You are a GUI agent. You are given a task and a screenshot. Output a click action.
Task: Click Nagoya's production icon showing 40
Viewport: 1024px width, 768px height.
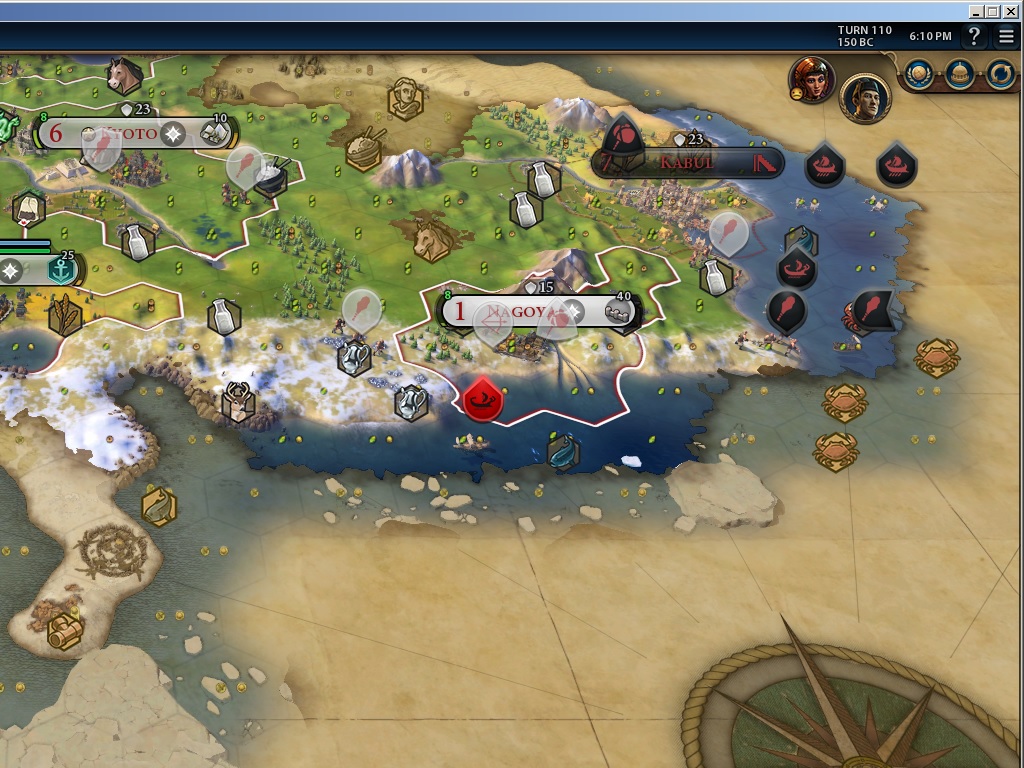[x=621, y=312]
